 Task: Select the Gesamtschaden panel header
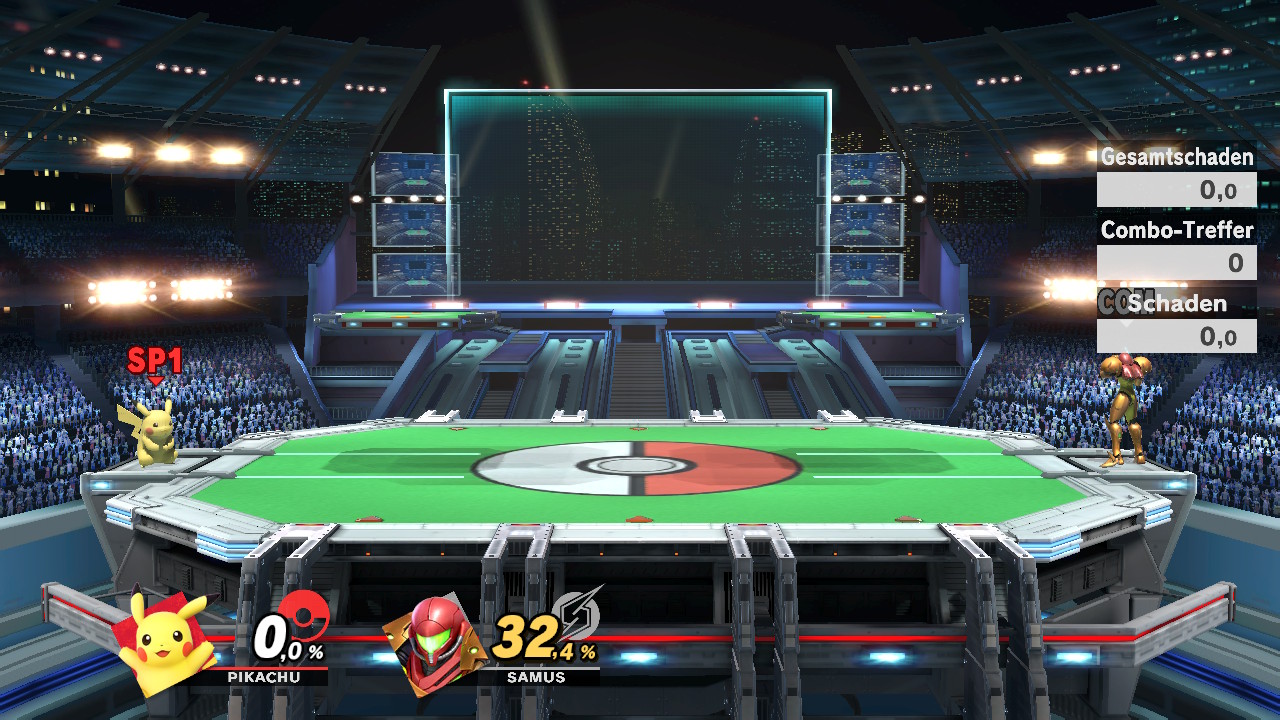(x=1176, y=157)
